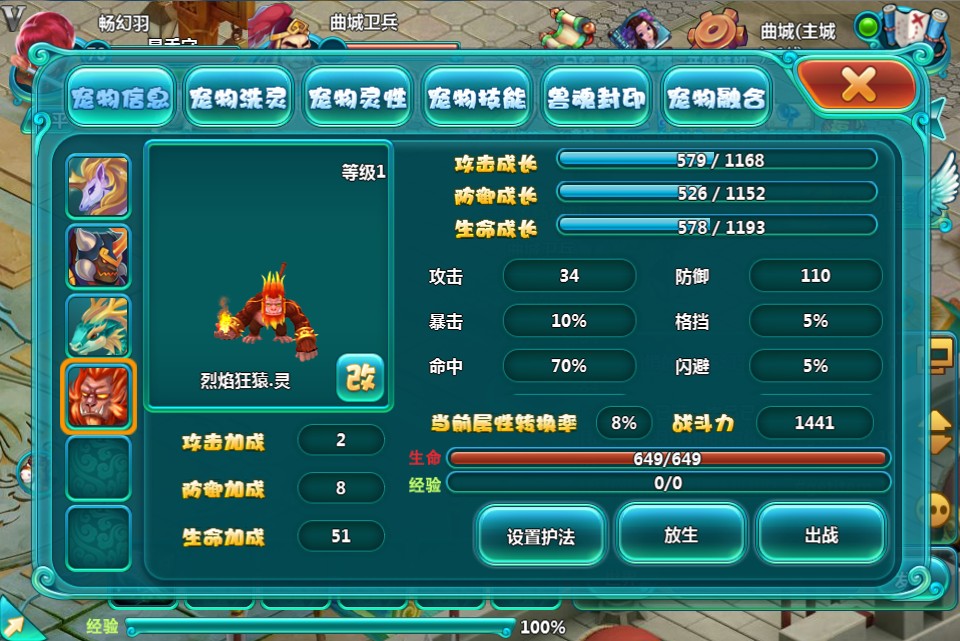
Task: Select the 宠物灵性 tab
Action: tap(358, 98)
